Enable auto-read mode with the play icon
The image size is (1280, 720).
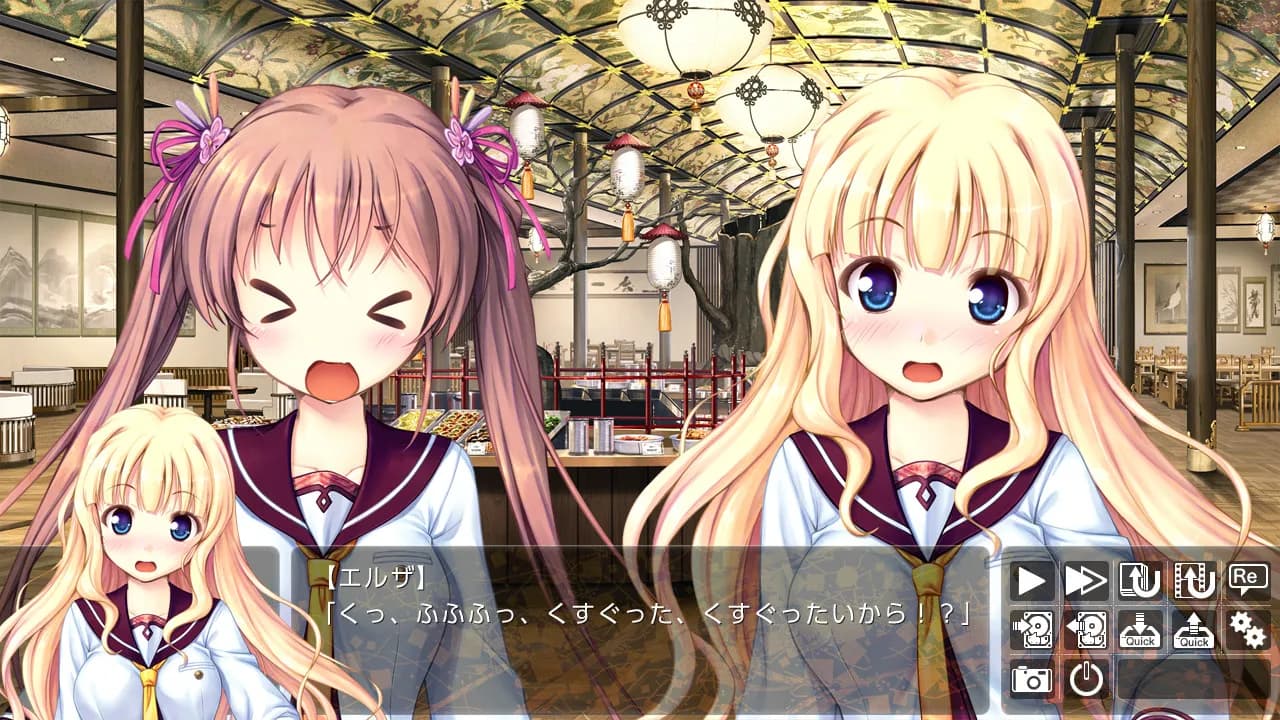pos(1030,578)
